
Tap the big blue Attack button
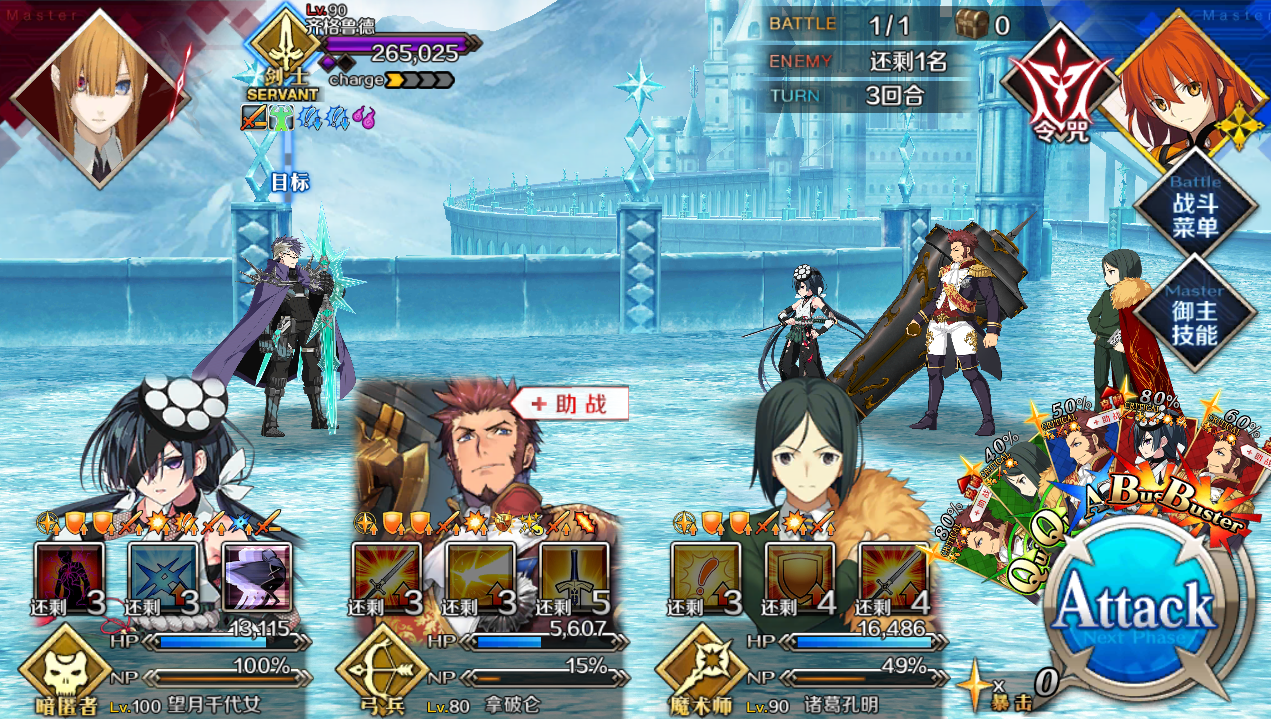click(x=1135, y=608)
